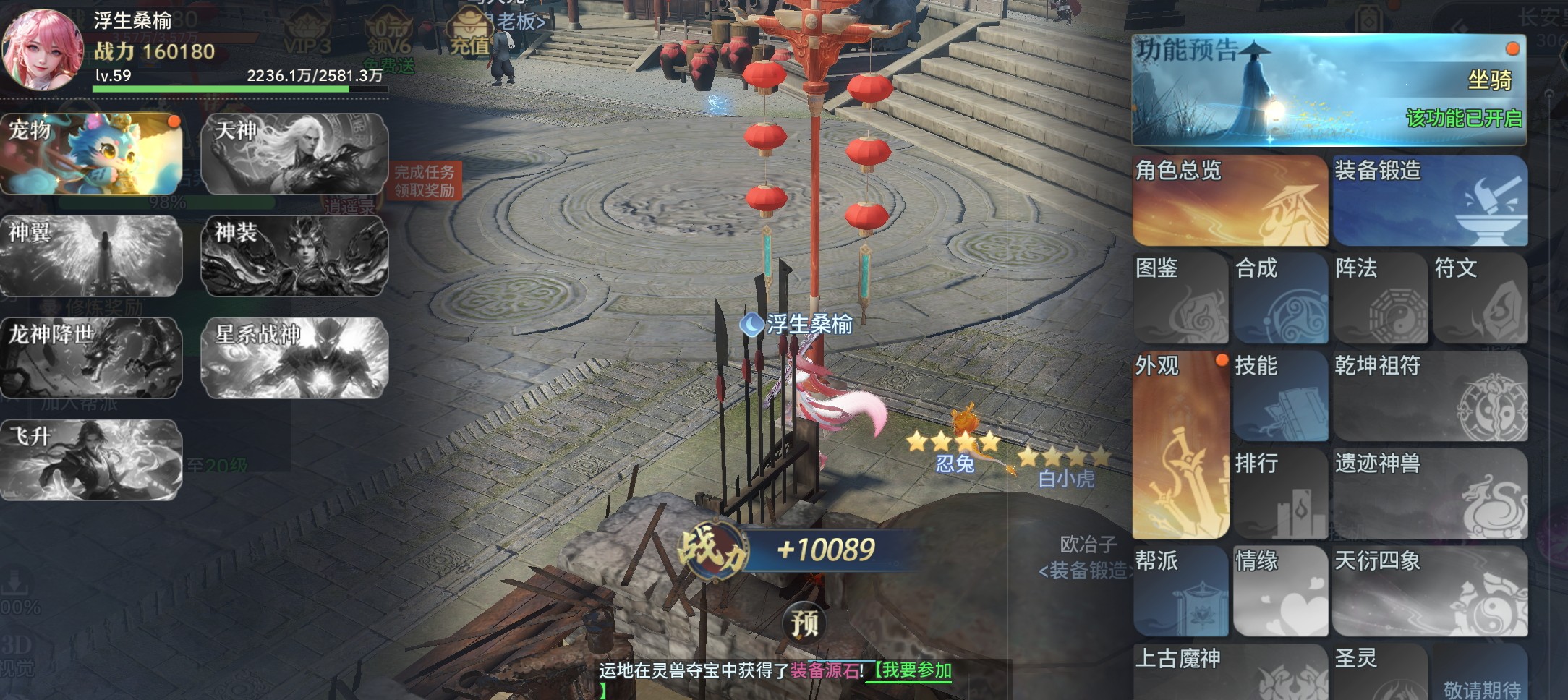This screenshot has width=1568, height=700.
Task: Choose the 神装 divine gear tile
Action: click(294, 256)
